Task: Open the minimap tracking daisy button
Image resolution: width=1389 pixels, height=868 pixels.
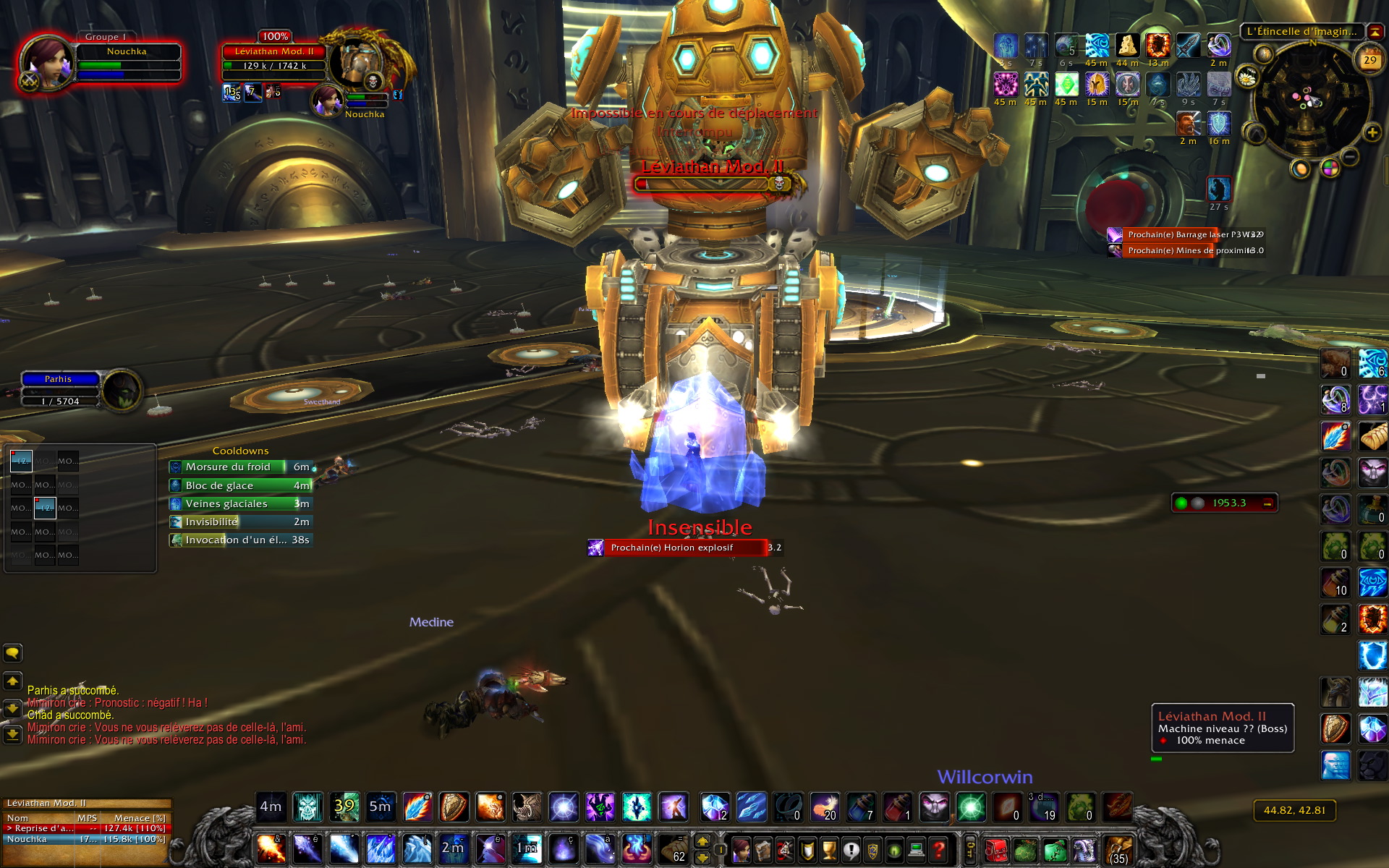Action: pos(1247,77)
